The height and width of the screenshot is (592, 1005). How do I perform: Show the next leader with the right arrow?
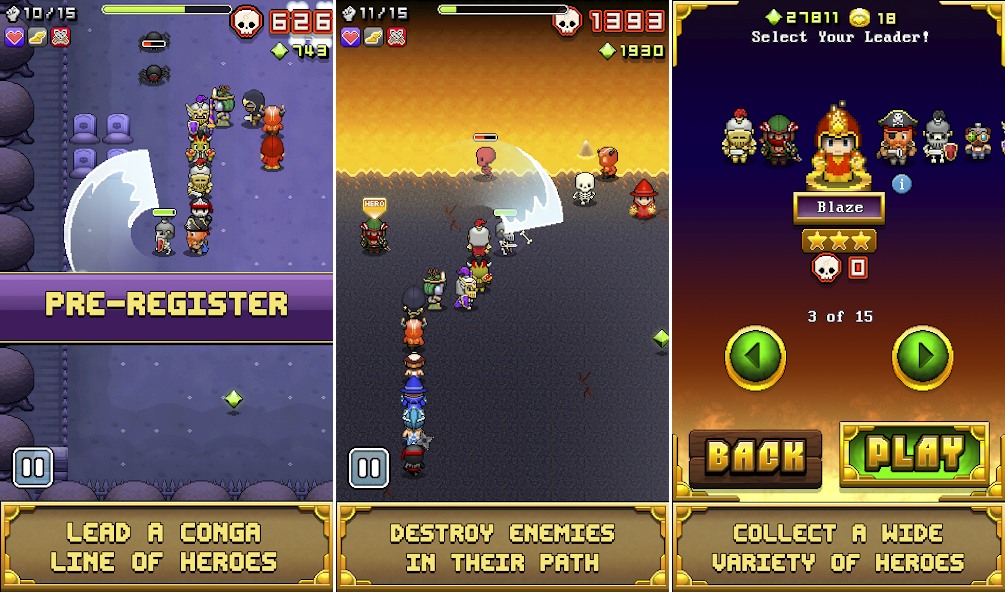(x=922, y=357)
